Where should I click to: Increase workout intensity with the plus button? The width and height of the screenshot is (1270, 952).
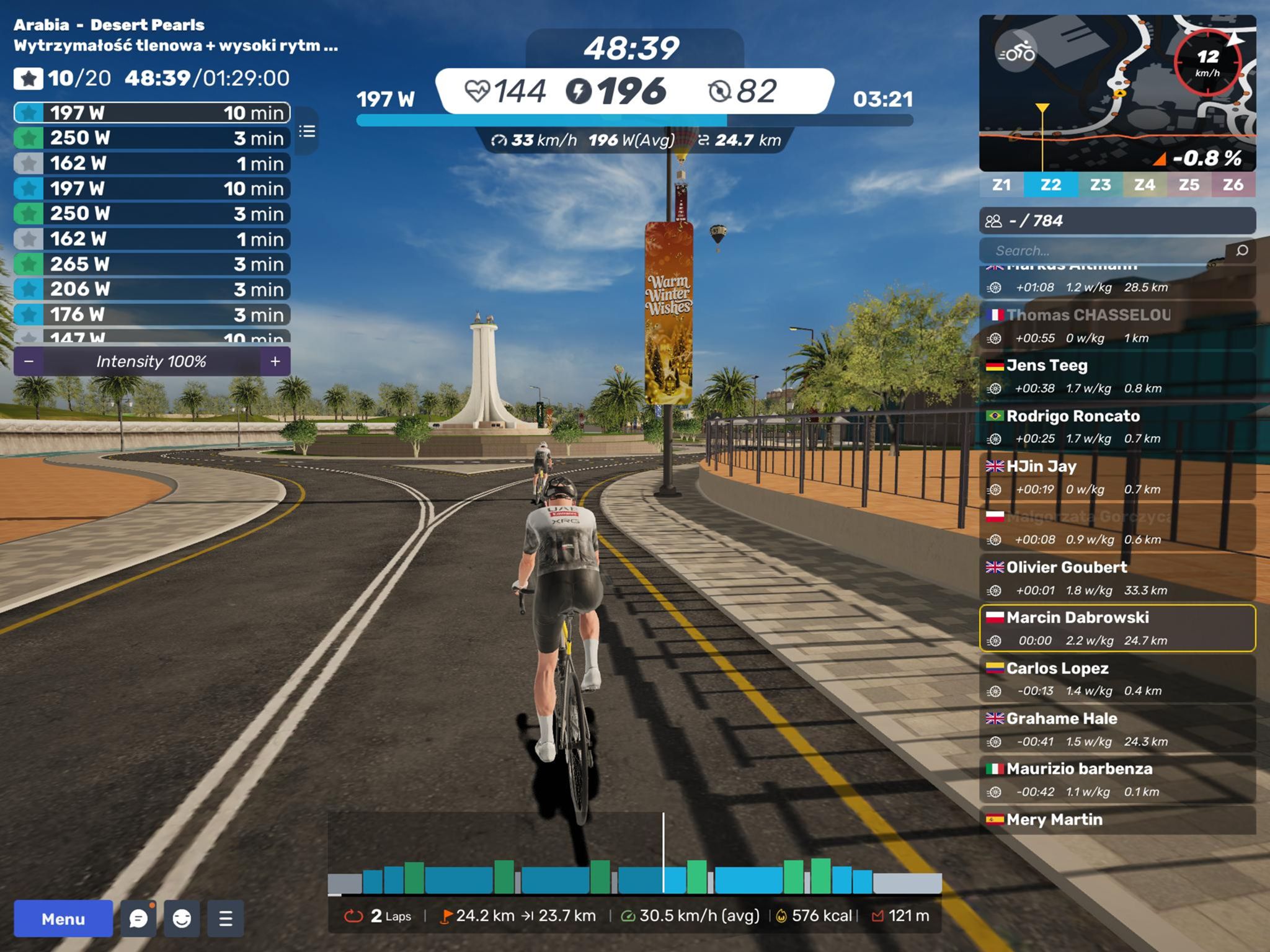click(275, 362)
